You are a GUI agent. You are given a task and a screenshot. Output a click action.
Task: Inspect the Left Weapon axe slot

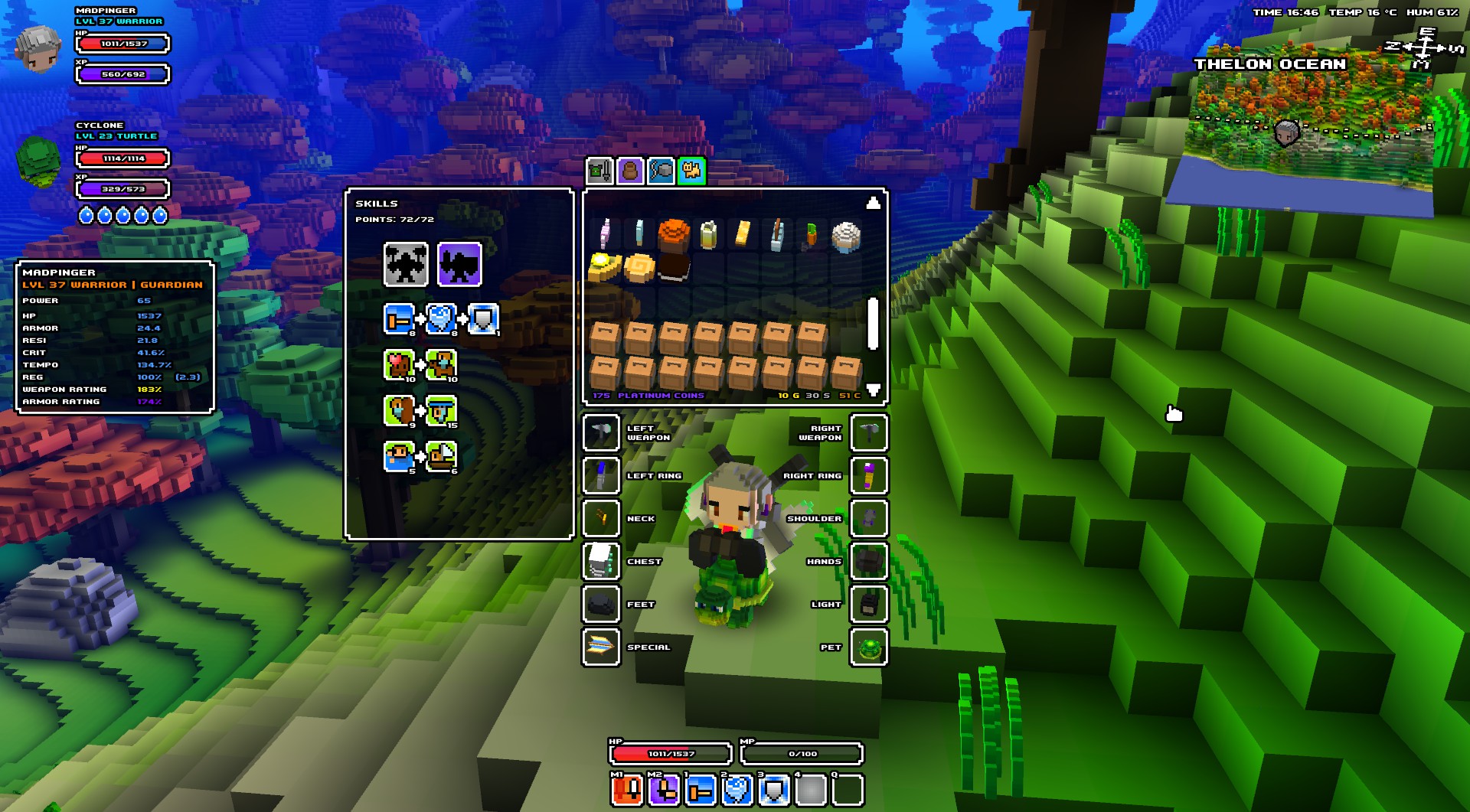(602, 433)
